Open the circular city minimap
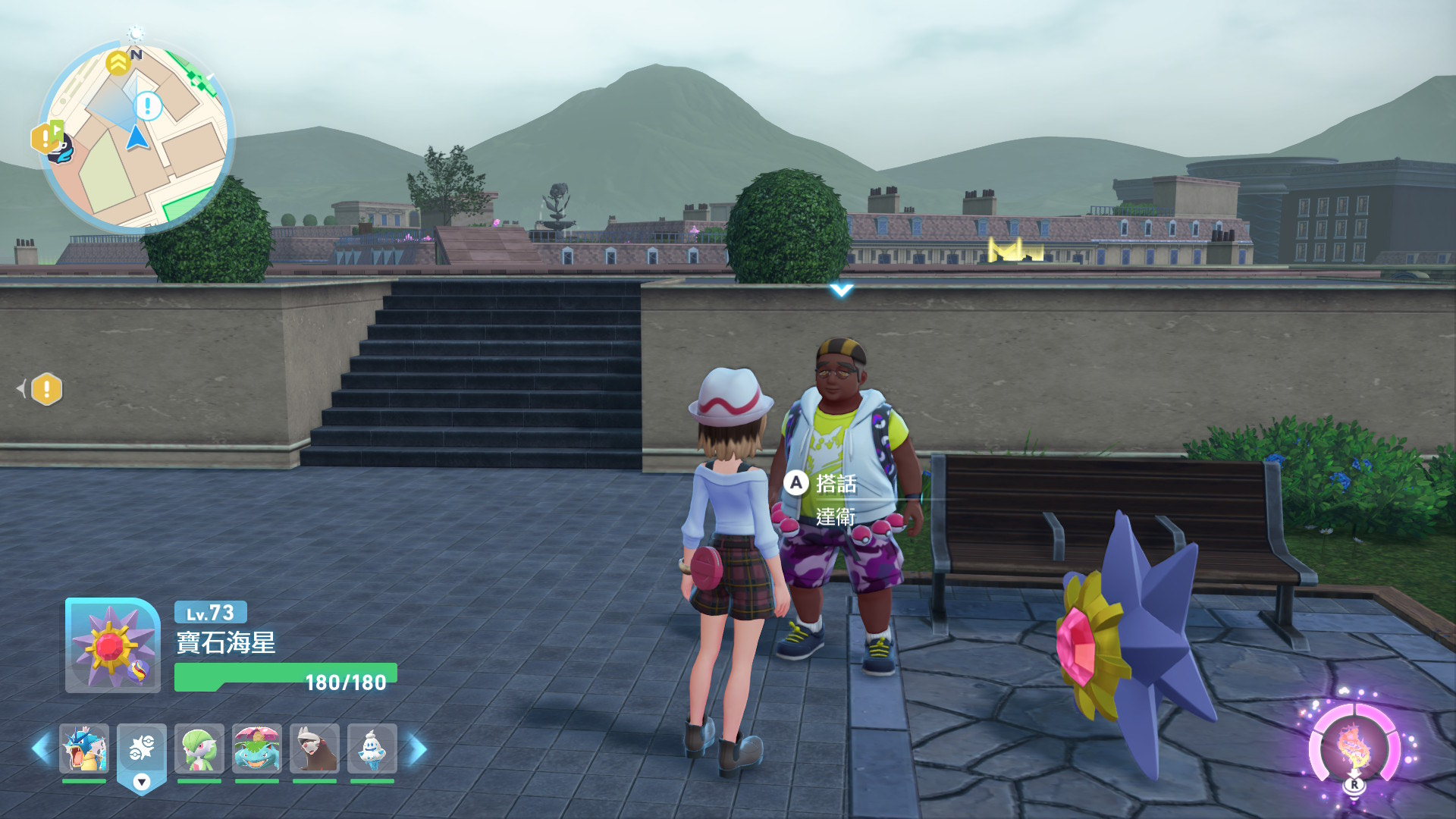This screenshot has width=1456, height=819. pos(136,136)
